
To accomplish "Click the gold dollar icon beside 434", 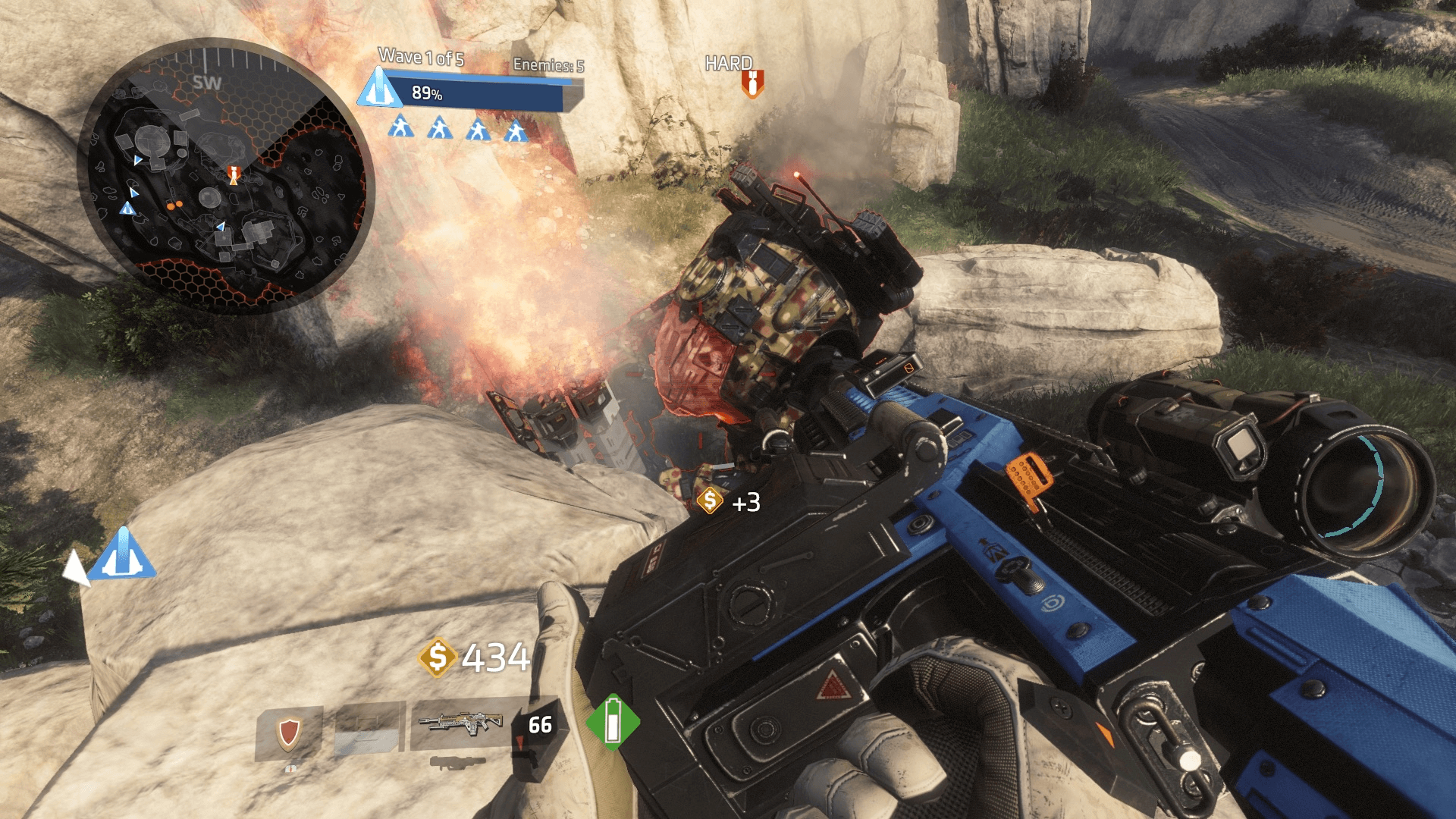I will click(438, 657).
